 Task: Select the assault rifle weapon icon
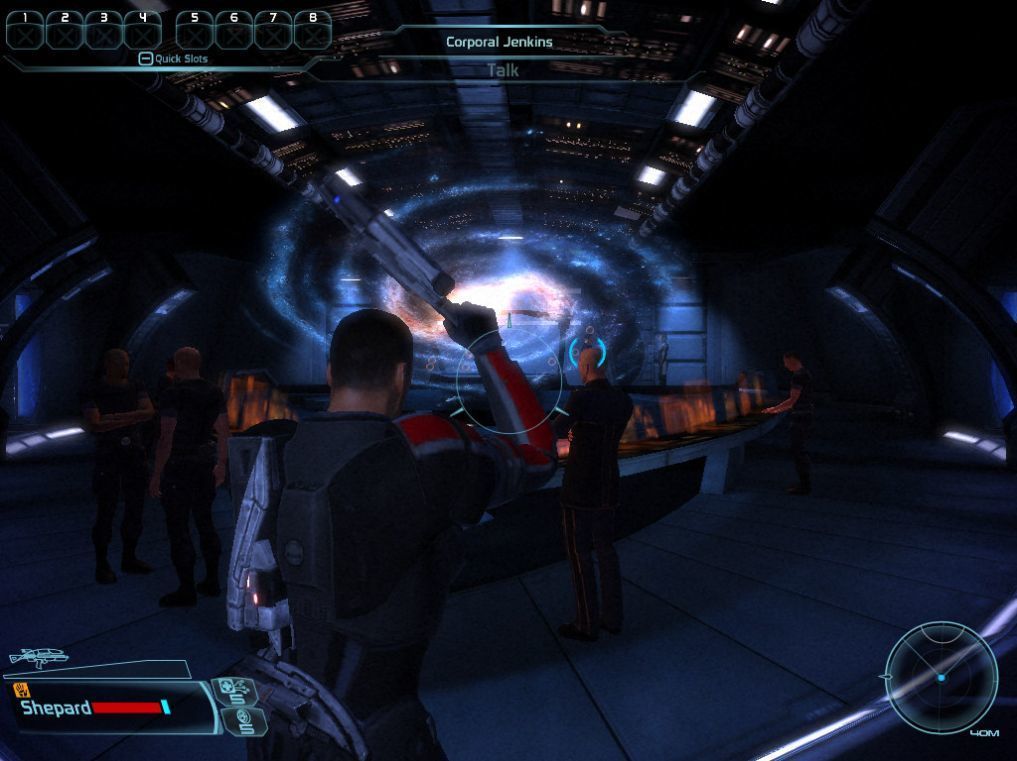coord(37,658)
